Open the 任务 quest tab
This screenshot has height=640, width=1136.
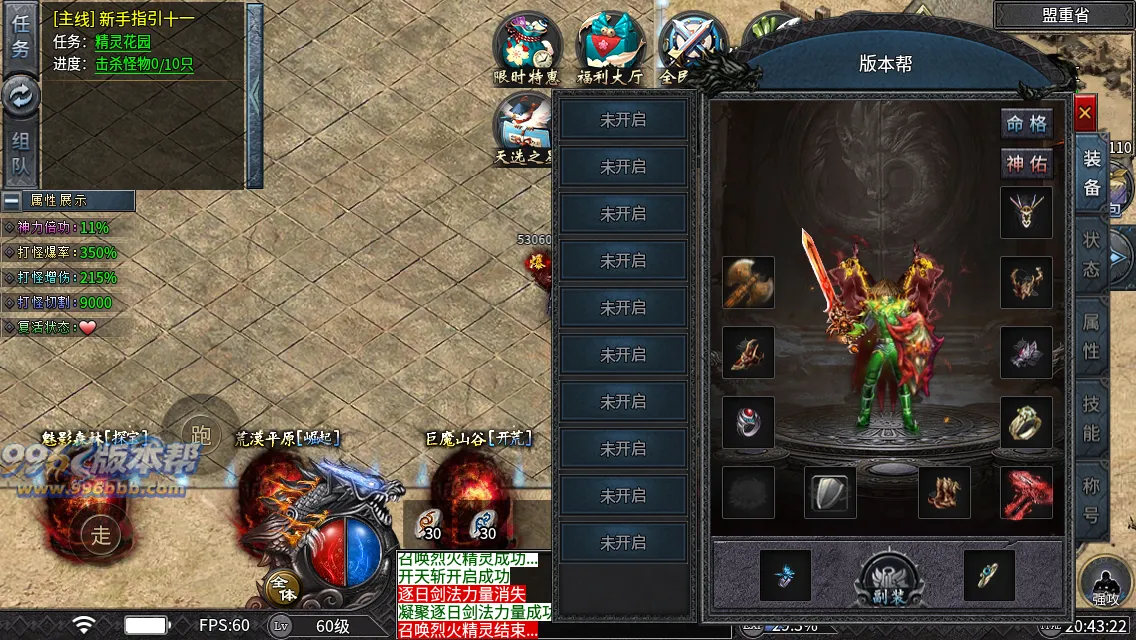tap(20, 37)
